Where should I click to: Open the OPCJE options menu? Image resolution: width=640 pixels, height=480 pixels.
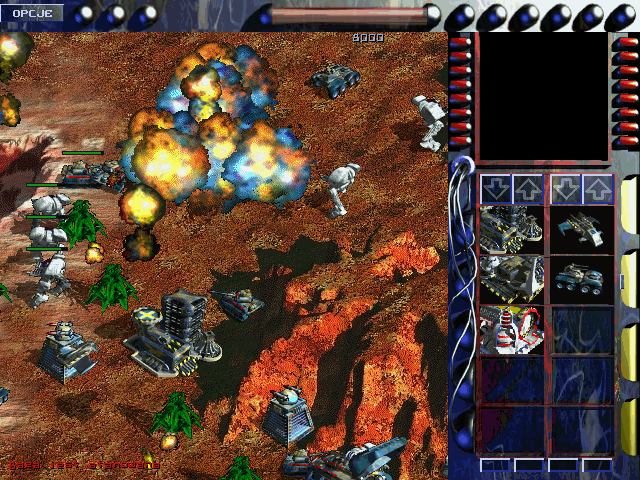[x=31, y=13]
